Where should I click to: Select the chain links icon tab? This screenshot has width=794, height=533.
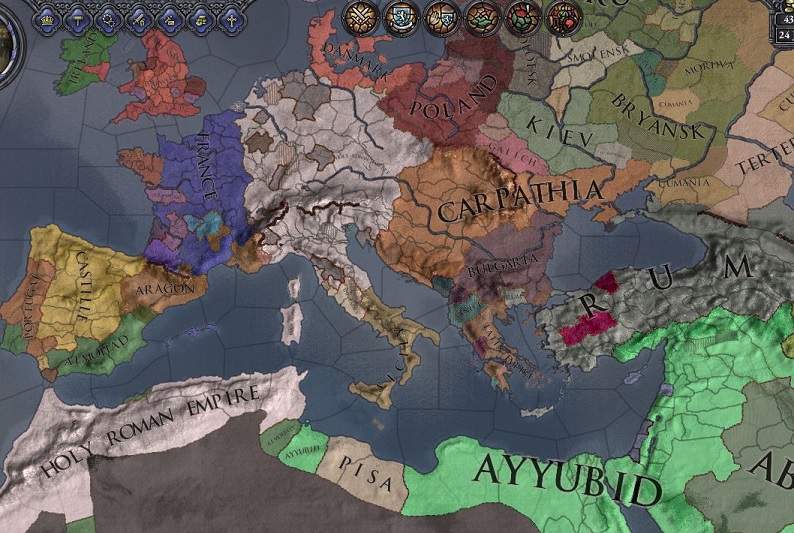(x=110, y=20)
